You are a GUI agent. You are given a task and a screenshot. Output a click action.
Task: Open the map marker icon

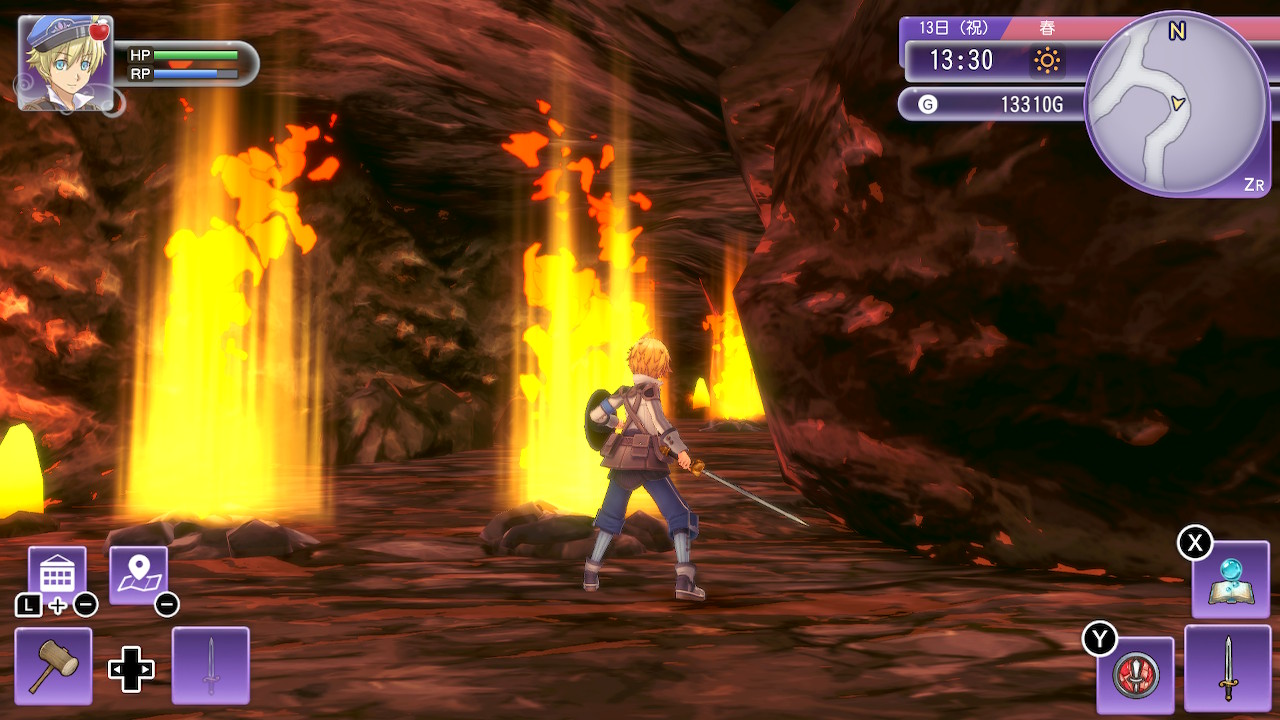[137, 574]
